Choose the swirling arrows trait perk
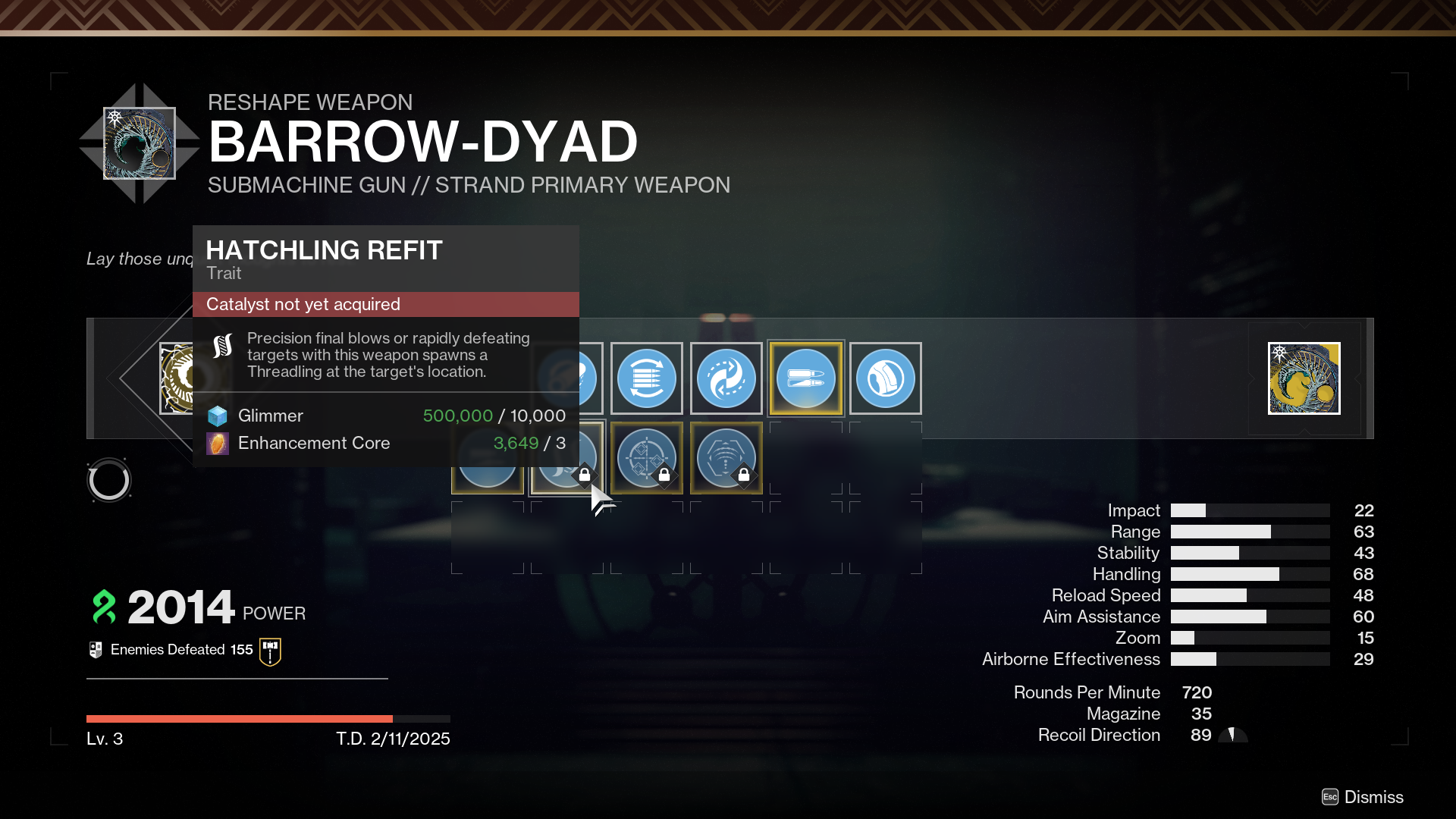Screen dimensions: 1456x819 [726, 378]
